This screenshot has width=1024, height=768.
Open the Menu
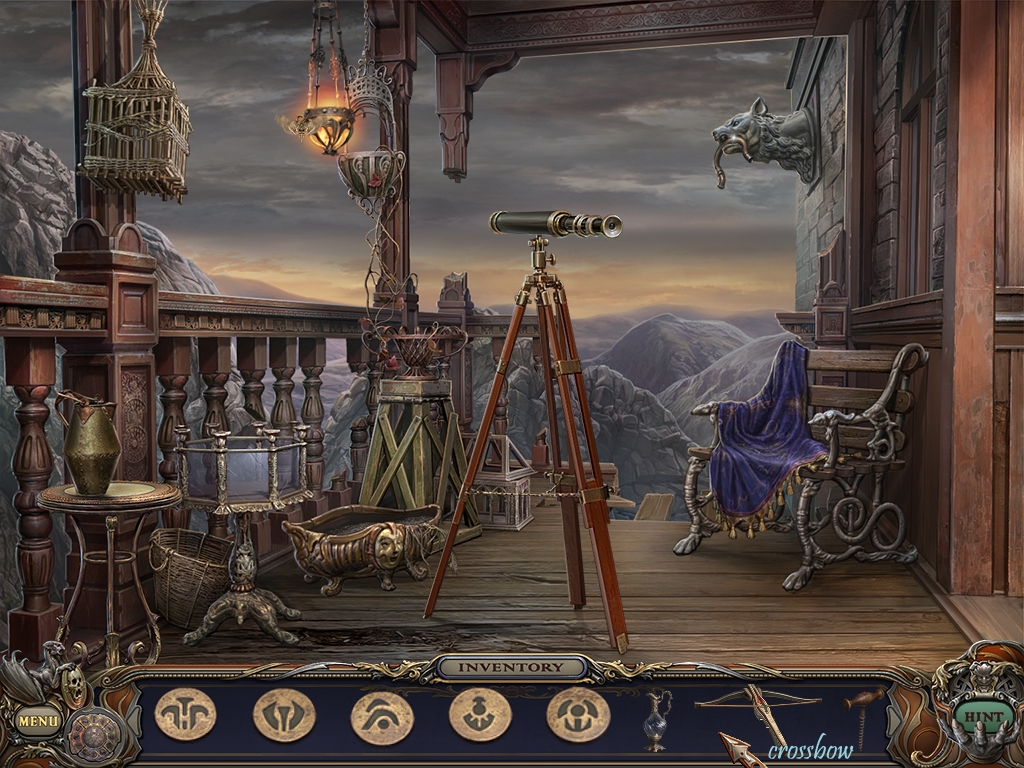coord(39,719)
